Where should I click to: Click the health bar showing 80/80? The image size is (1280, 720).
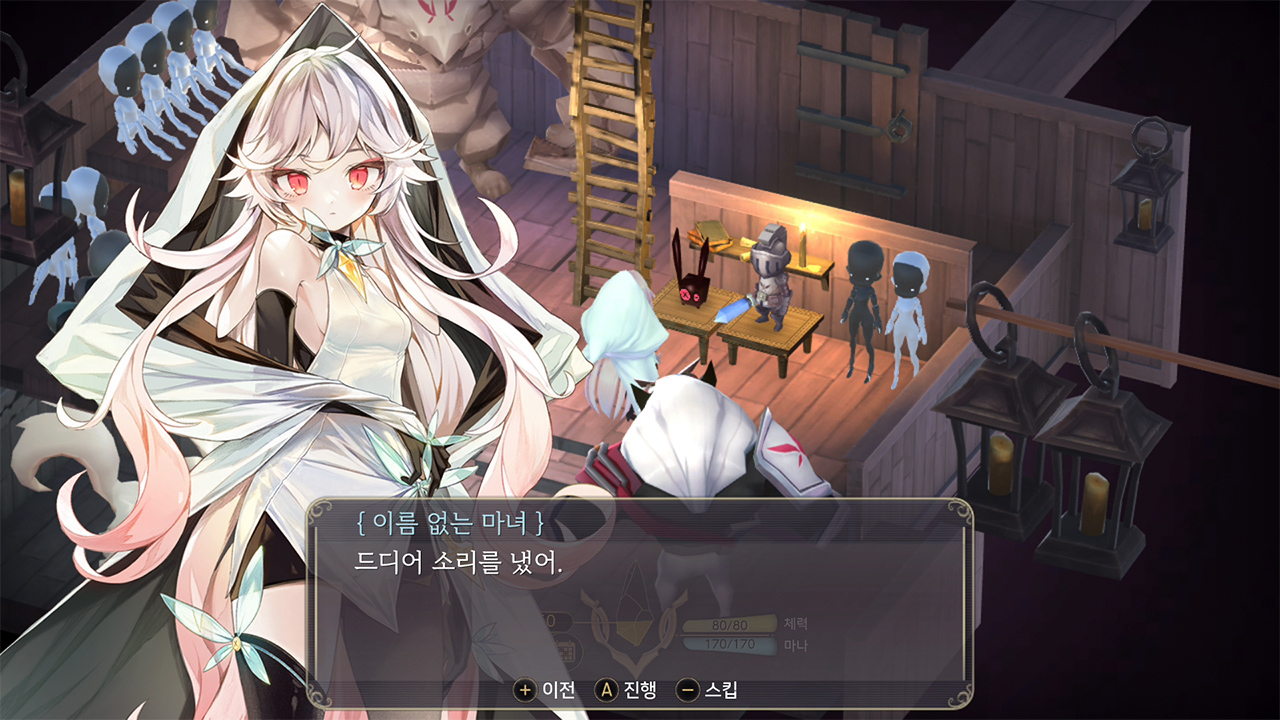tap(731, 624)
